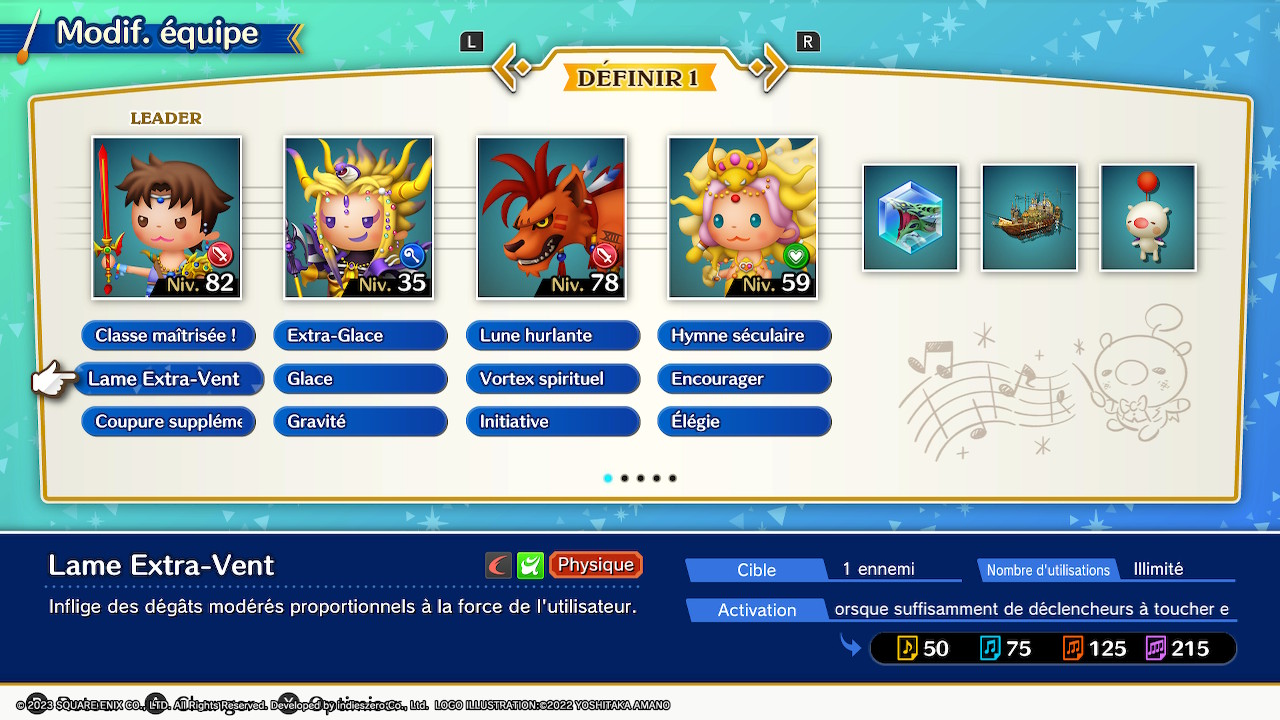The height and width of the screenshot is (720, 1280).
Task: Select the Lune hurlante ability
Action: (x=552, y=336)
